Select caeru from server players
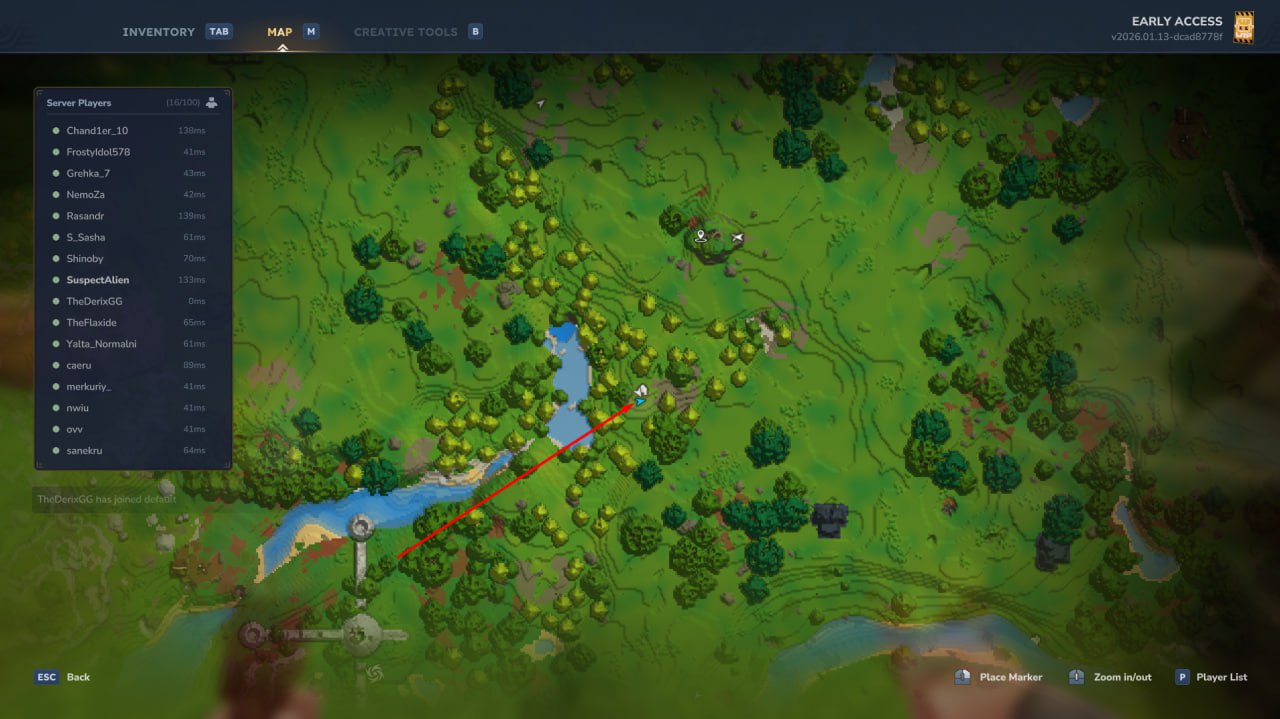This screenshot has height=719, width=1280. point(79,365)
